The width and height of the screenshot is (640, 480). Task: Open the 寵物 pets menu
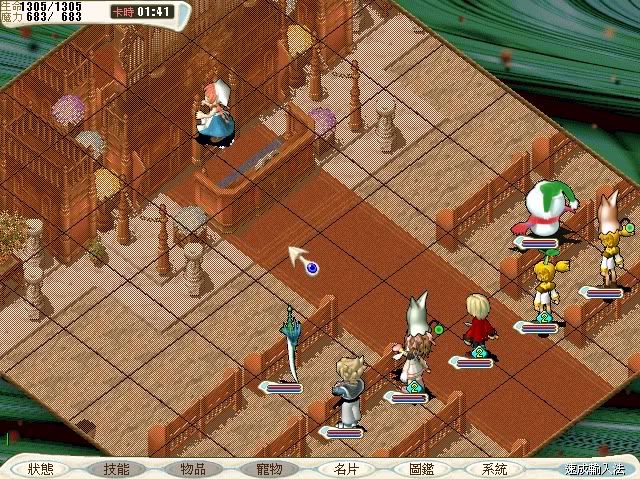[x=269, y=468]
